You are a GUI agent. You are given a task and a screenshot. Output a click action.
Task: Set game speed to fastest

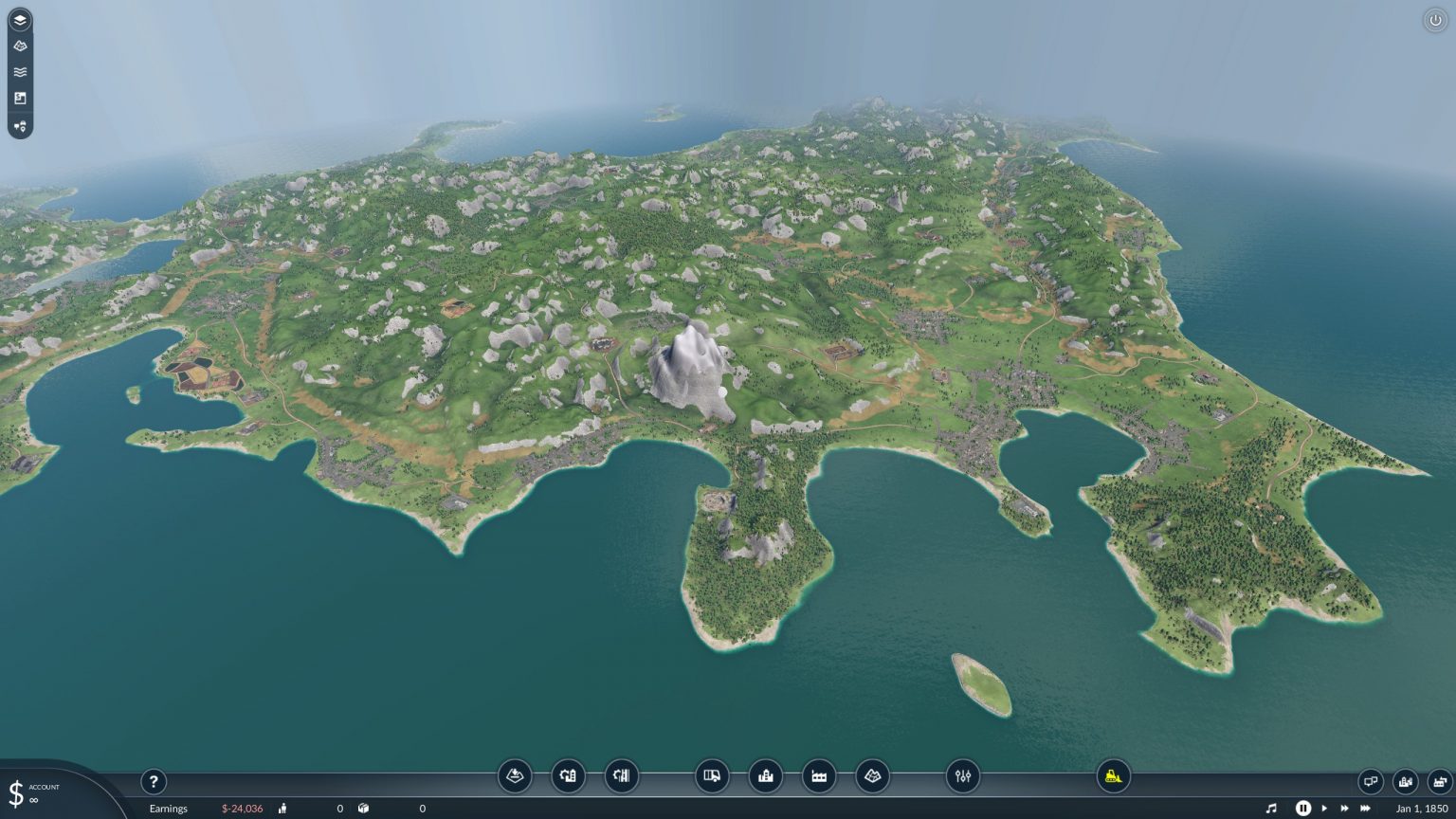pos(1365,809)
